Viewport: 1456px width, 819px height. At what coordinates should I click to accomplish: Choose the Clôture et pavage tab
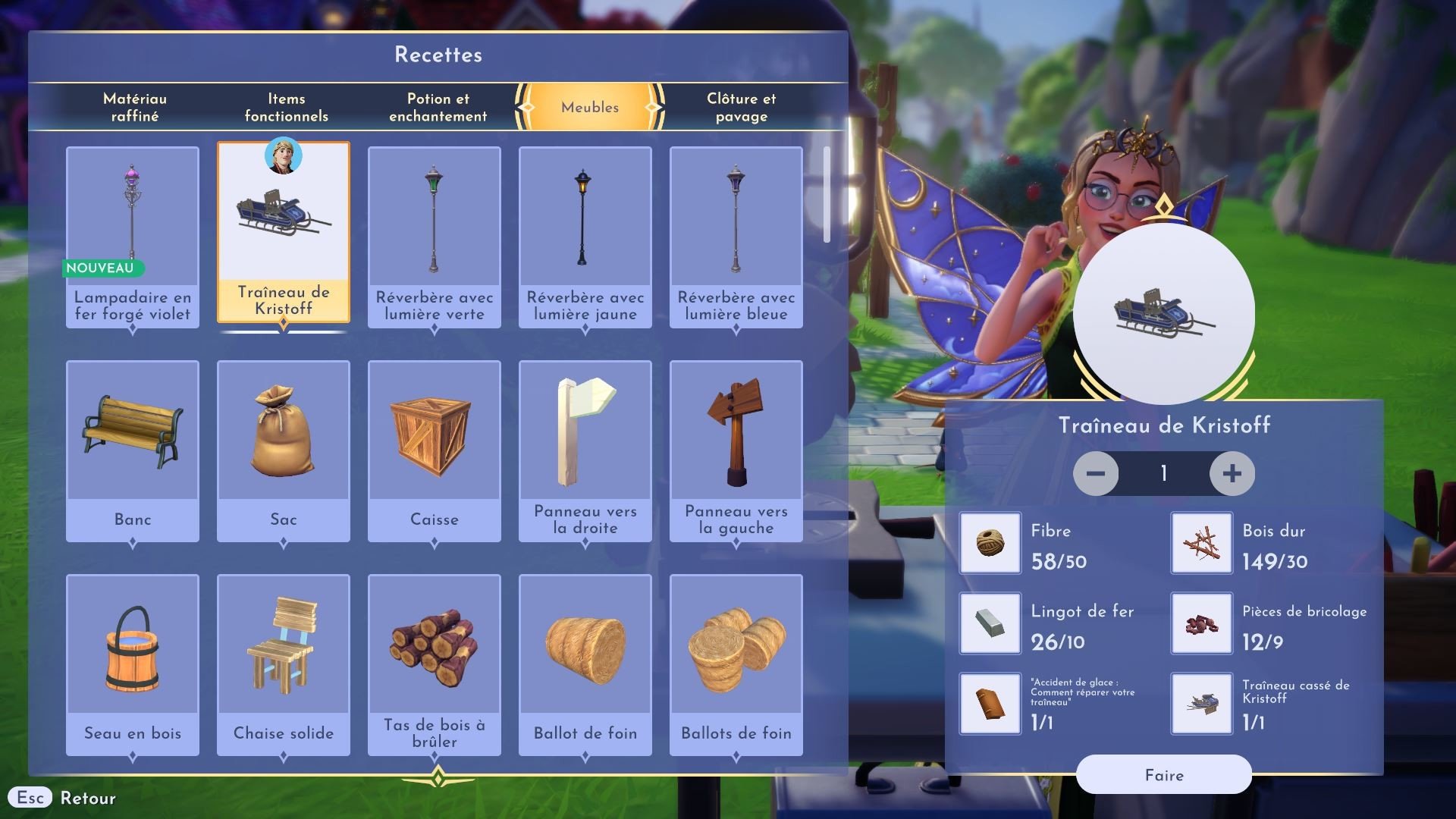(x=741, y=107)
